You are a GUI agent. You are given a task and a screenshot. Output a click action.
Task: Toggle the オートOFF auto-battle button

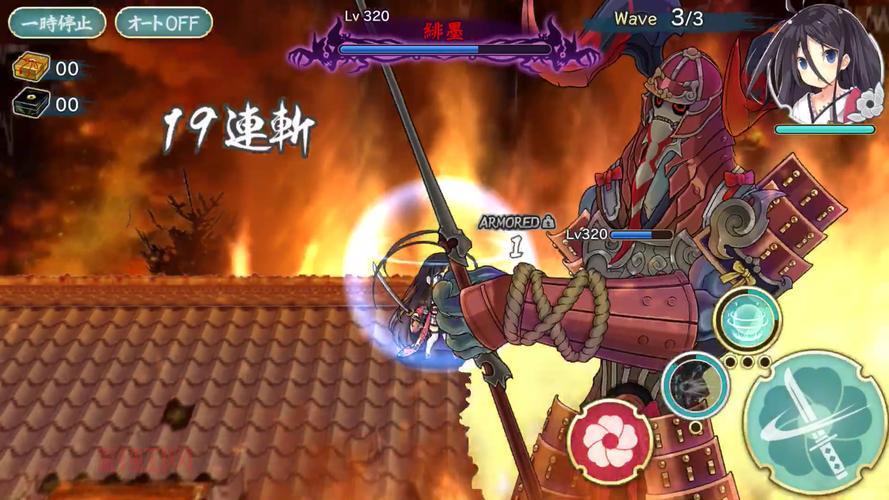click(163, 22)
